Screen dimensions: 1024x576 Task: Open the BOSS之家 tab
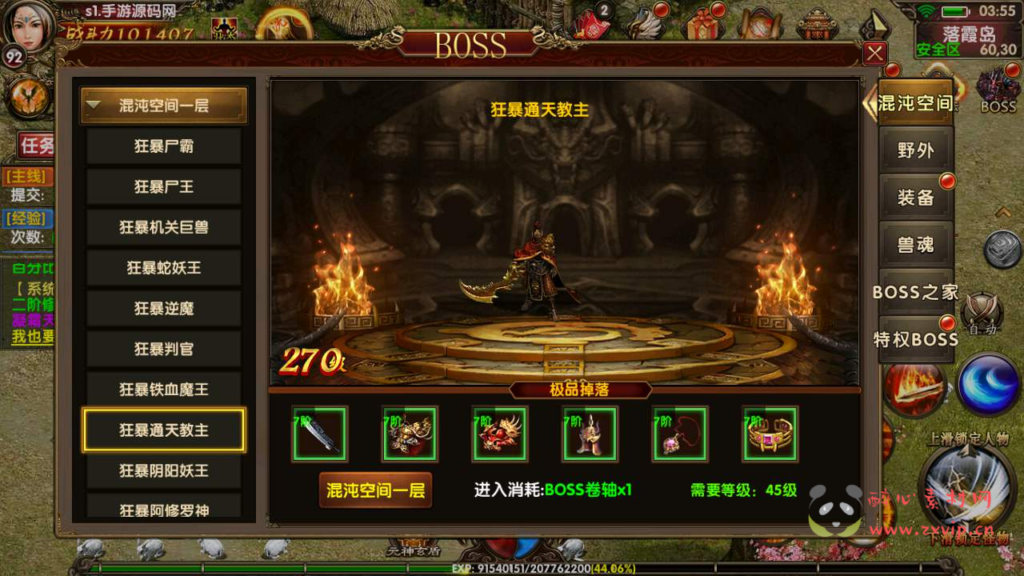click(x=915, y=292)
